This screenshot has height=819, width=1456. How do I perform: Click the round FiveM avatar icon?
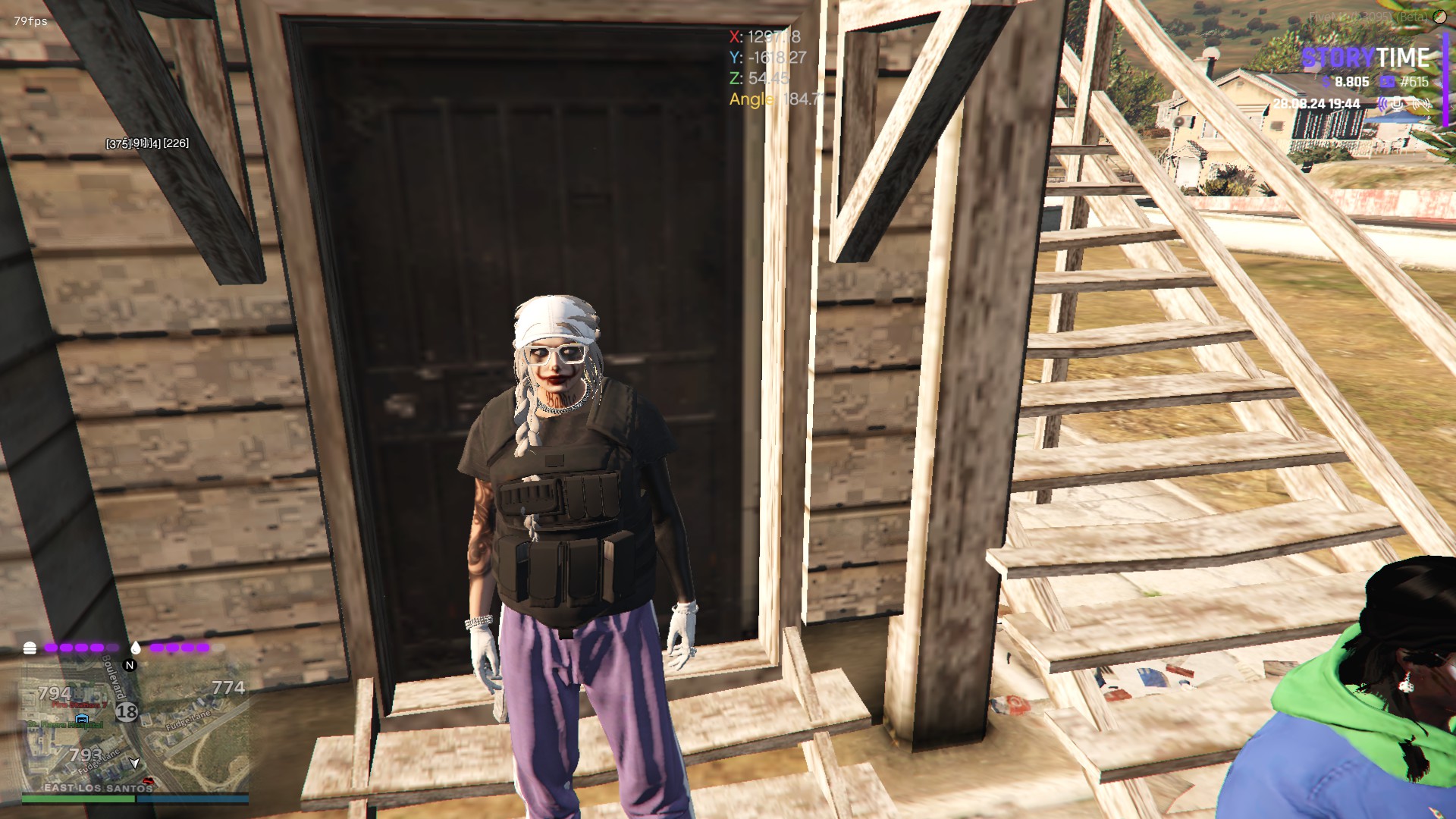[1440, 17]
